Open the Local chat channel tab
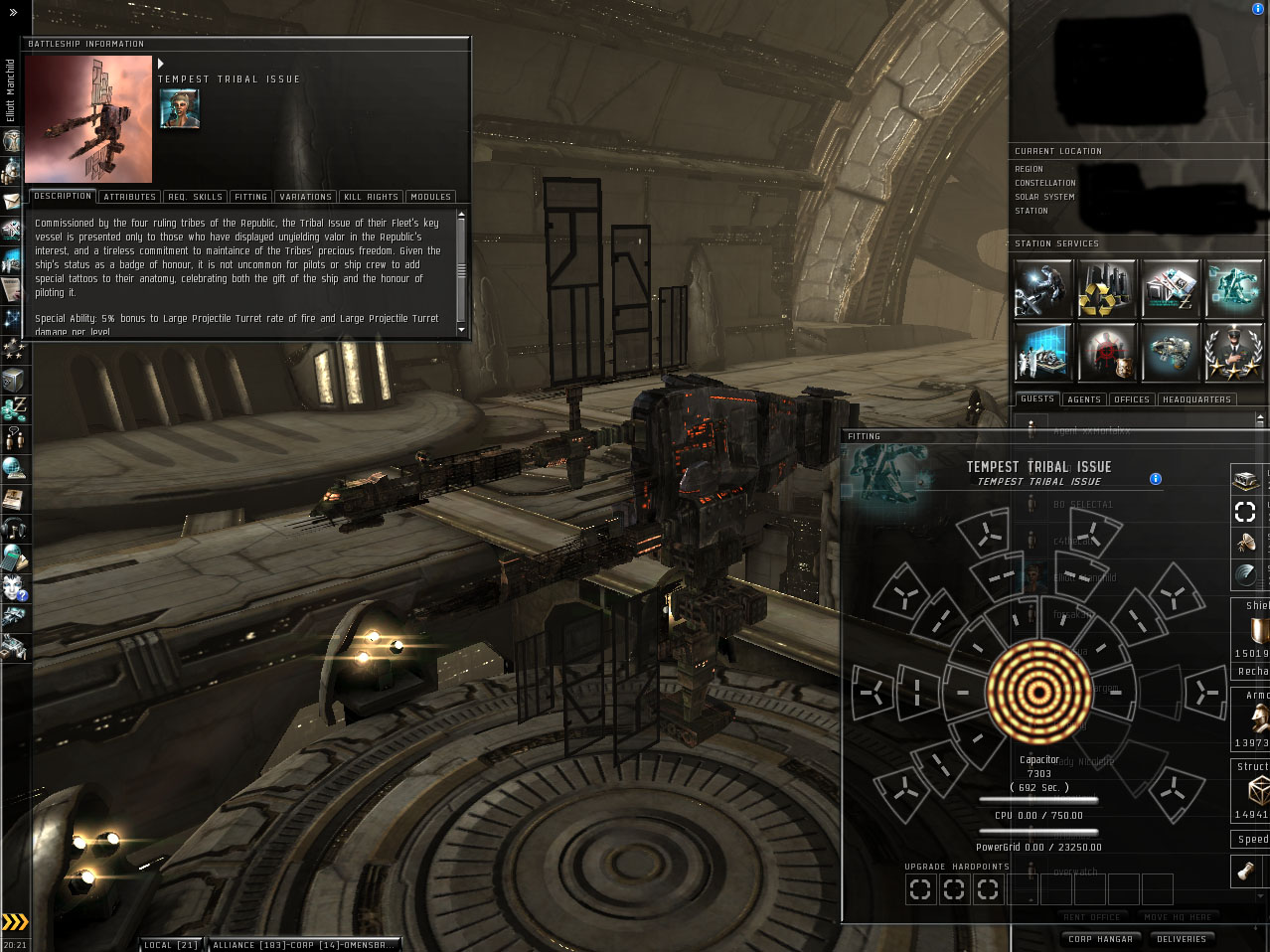Image resolution: width=1270 pixels, height=952 pixels. coord(171,945)
